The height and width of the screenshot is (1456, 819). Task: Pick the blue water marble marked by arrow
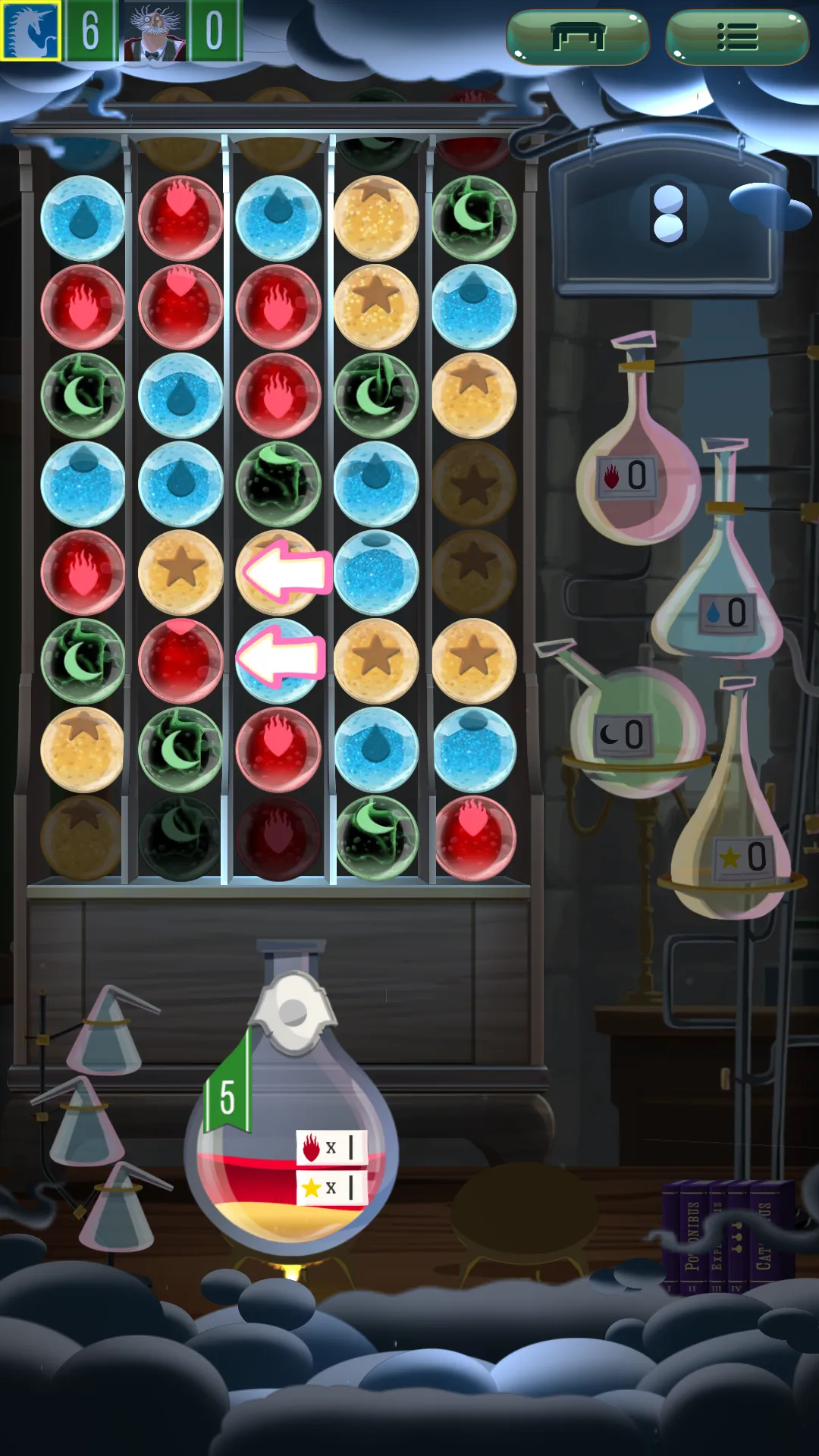pyautogui.click(x=278, y=661)
